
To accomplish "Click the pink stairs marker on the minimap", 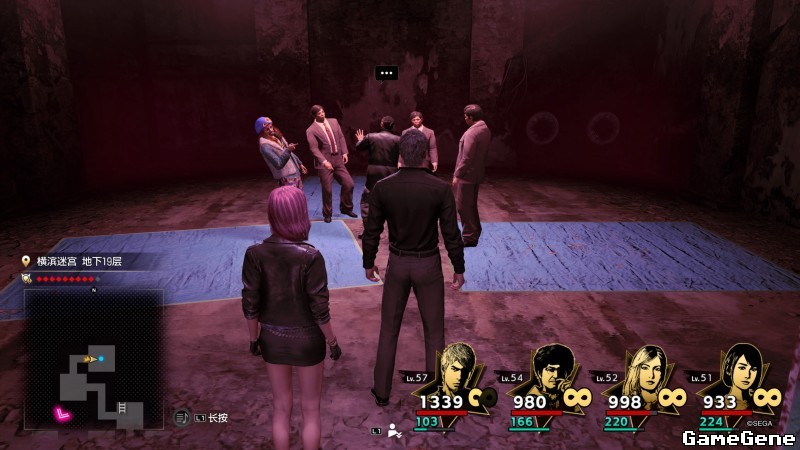I will [64, 412].
